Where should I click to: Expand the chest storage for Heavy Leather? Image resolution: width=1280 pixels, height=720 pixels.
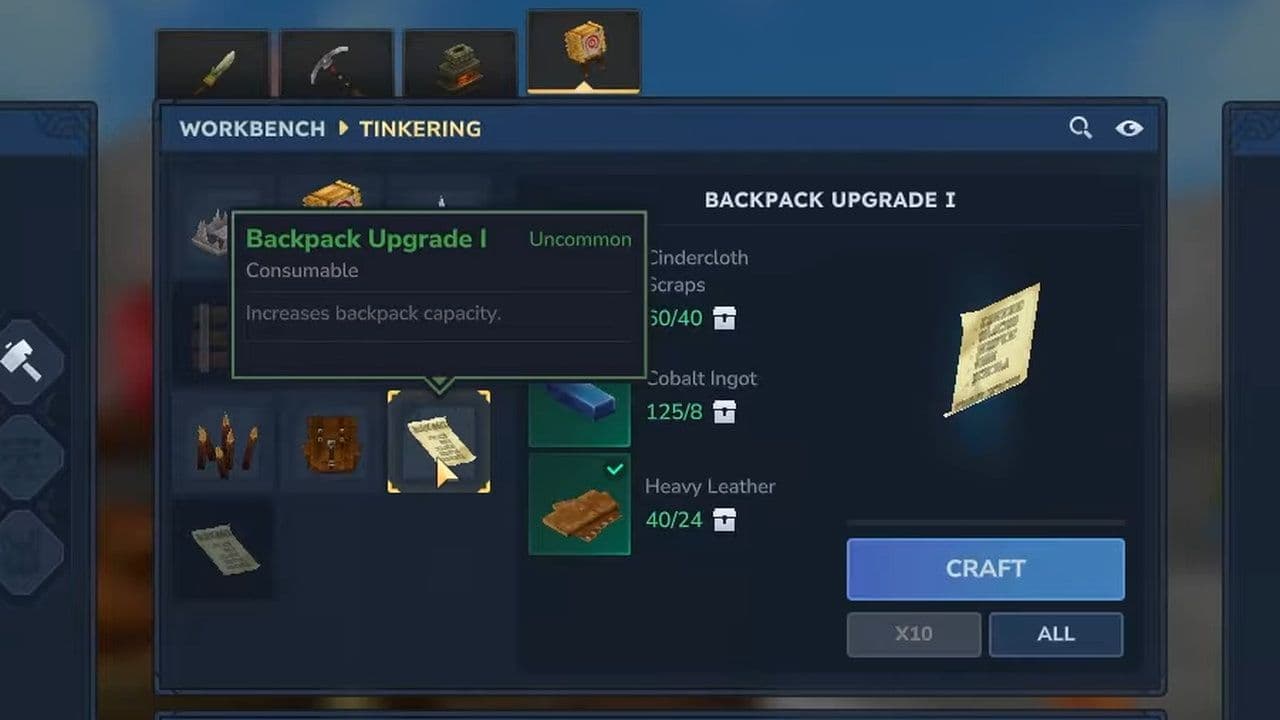pos(725,520)
